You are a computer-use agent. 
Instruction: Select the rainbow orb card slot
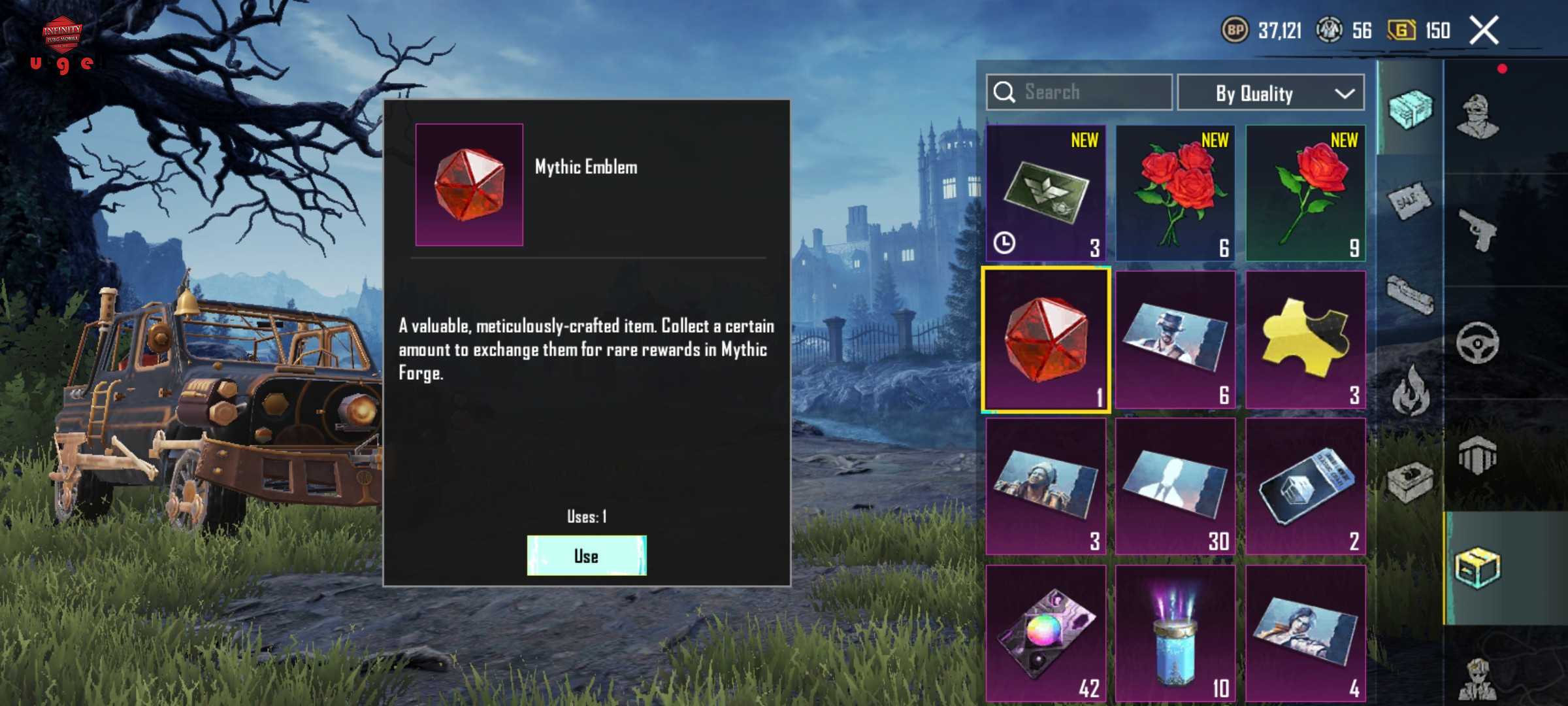1045,633
